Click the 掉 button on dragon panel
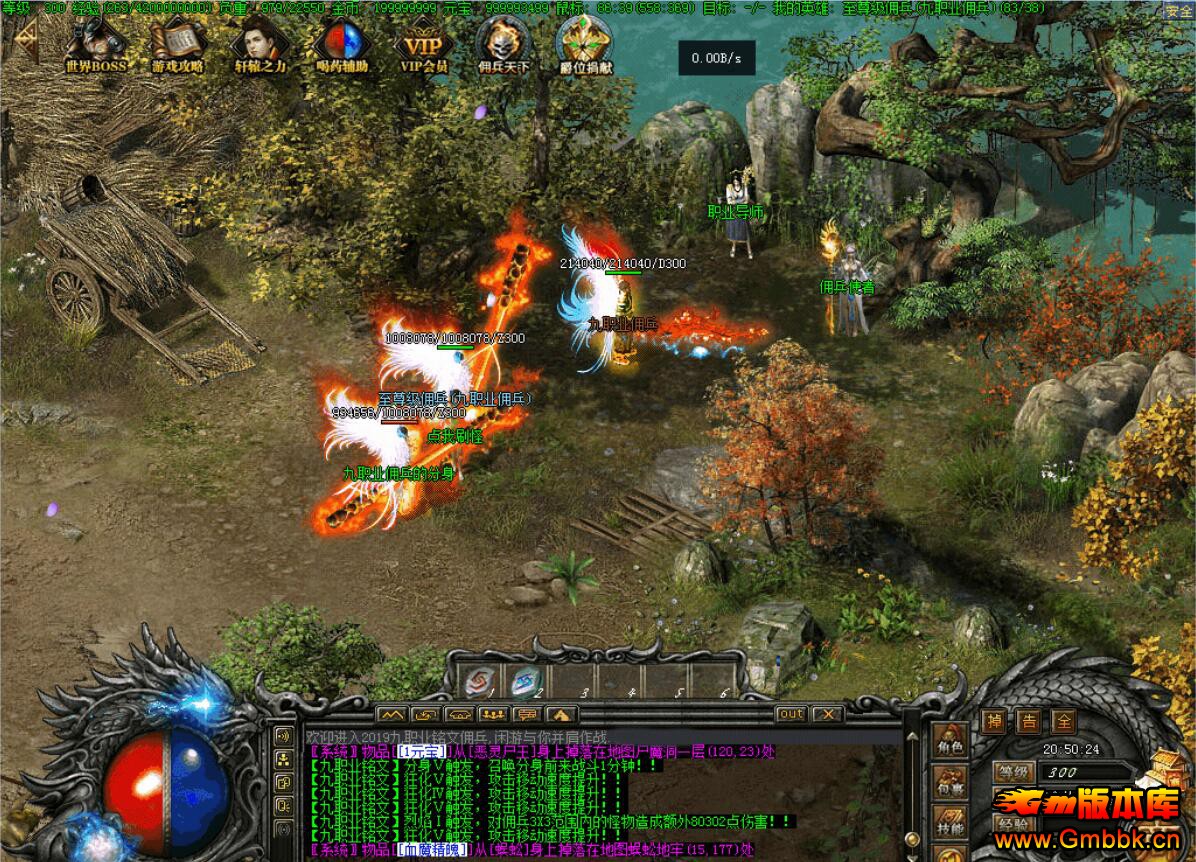Image resolution: width=1196 pixels, height=862 pixels. [x=993, y=721]
